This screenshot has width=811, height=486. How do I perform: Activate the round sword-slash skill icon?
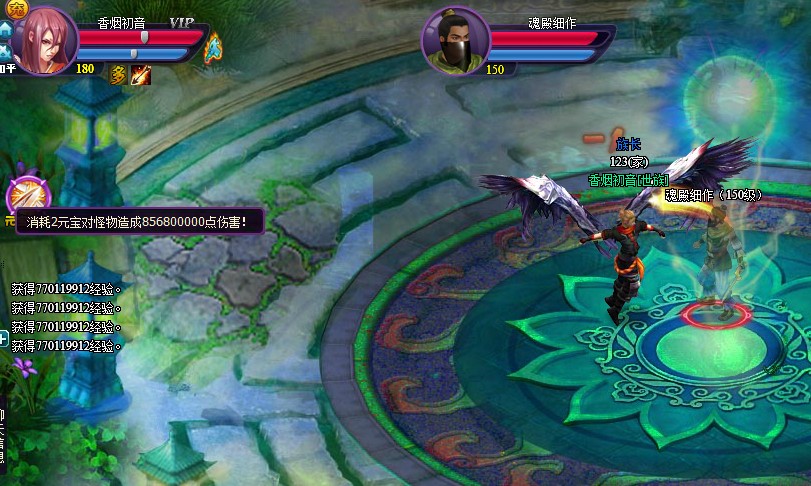(22, 194)
